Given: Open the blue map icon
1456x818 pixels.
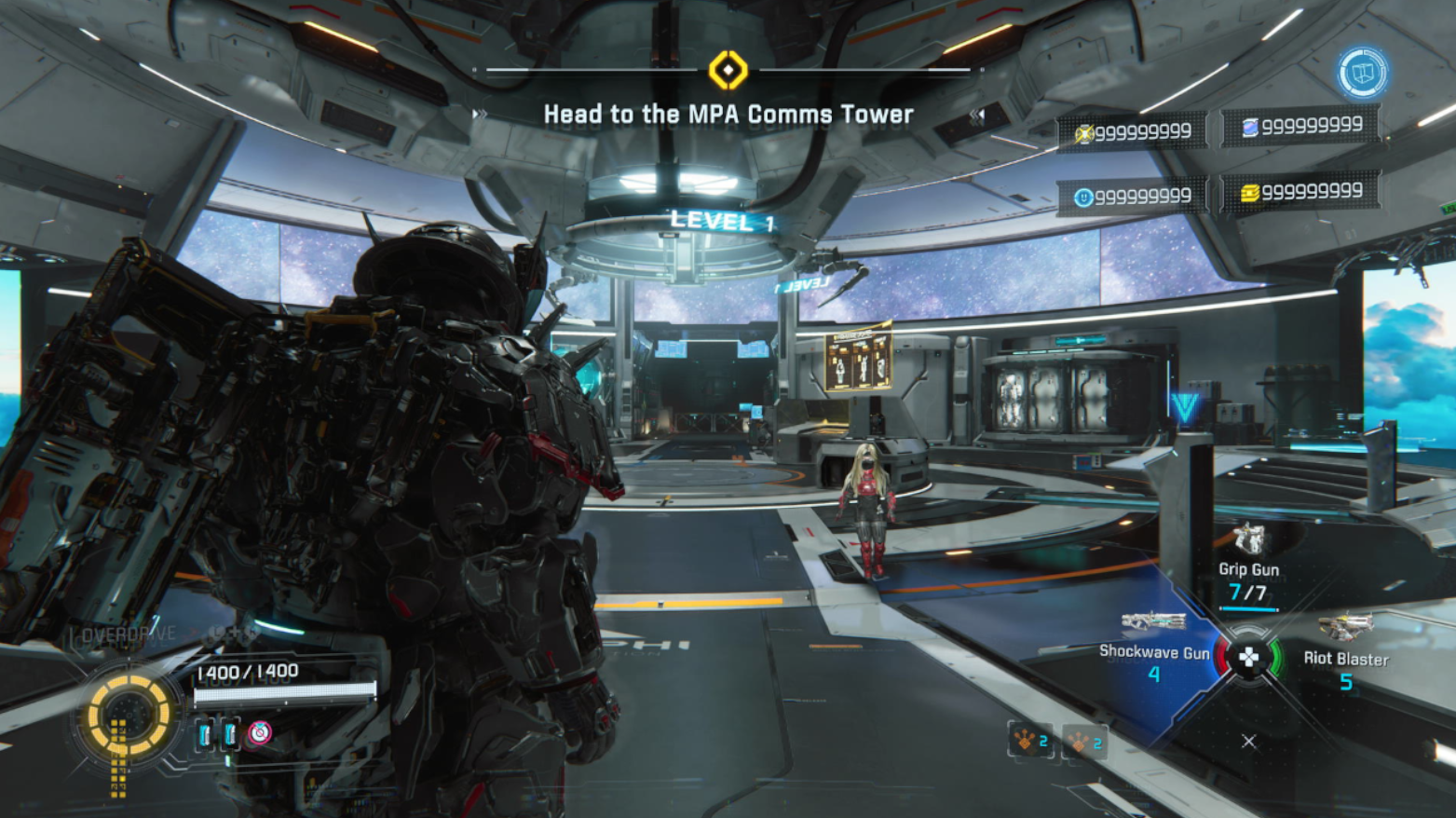Looking at the screenshot, I should (x=1362, y=73).
